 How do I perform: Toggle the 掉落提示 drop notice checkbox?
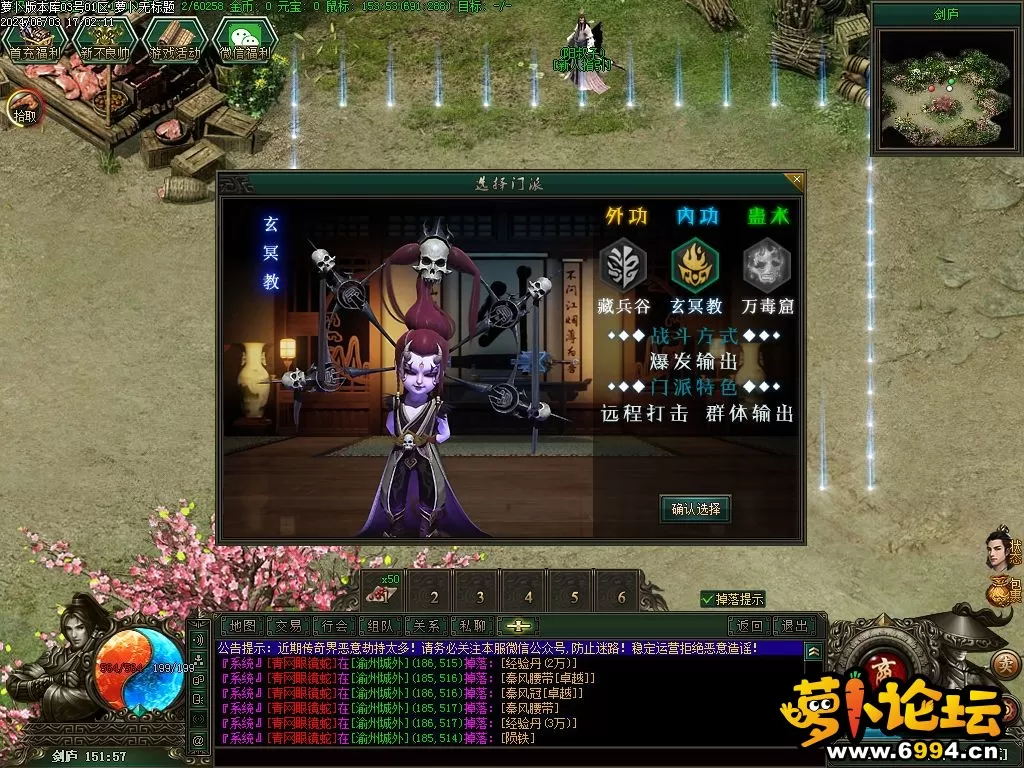[x=708, y=599]
